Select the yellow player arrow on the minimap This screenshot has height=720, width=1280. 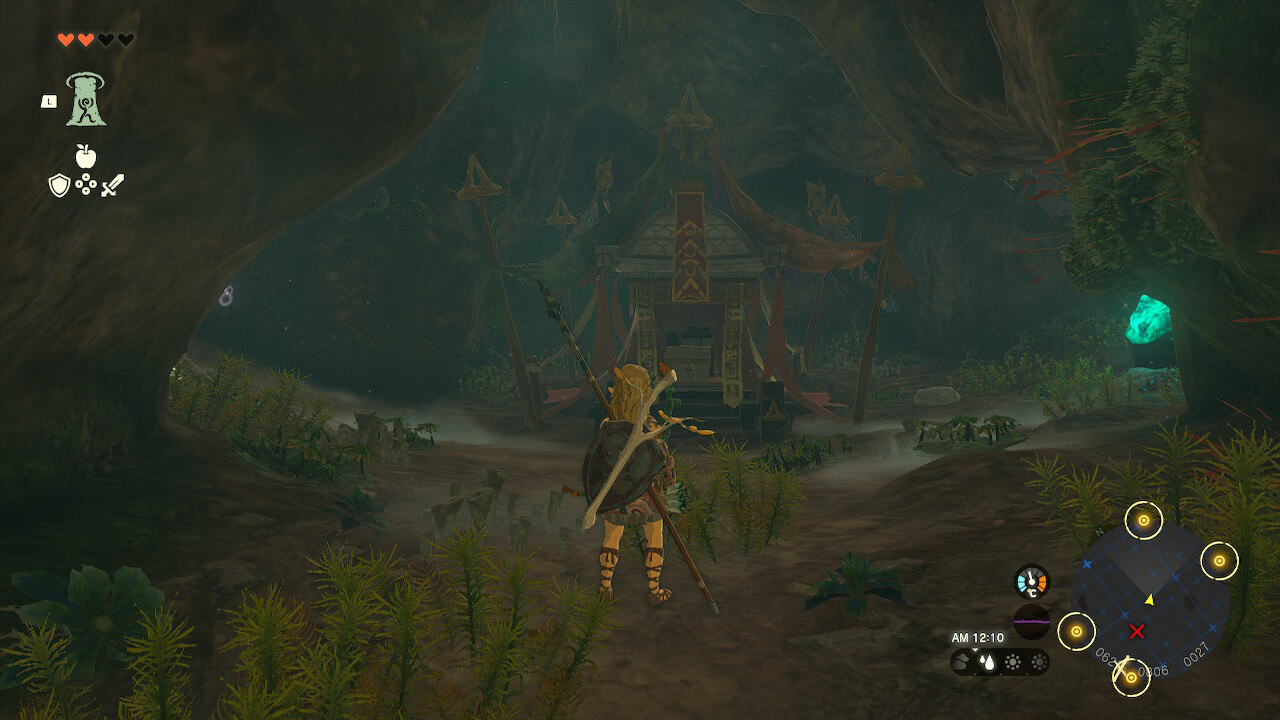click(x=1149, y=600)
